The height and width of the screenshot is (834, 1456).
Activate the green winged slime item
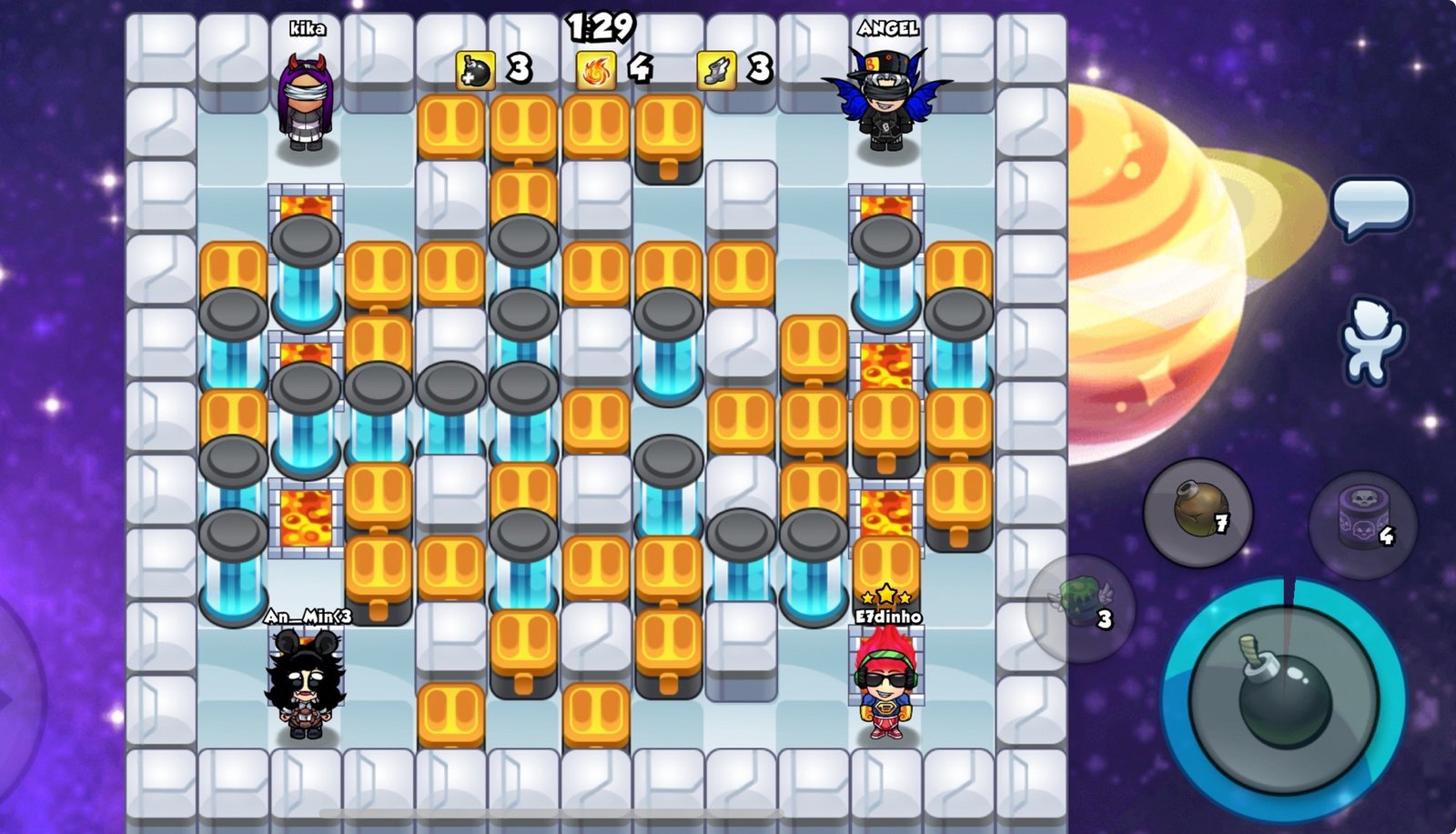pos(1081,608)
